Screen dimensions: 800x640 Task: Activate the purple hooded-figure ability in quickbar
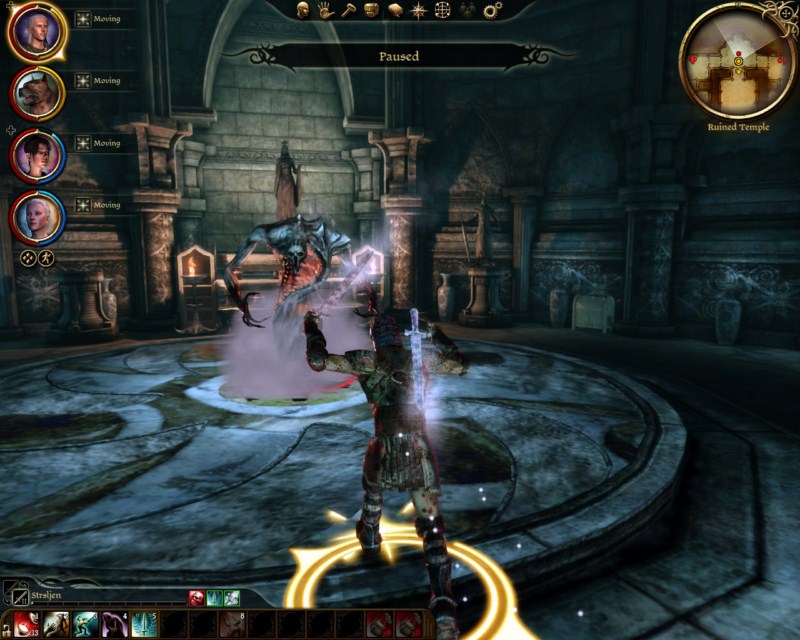[x=114, y=625]
